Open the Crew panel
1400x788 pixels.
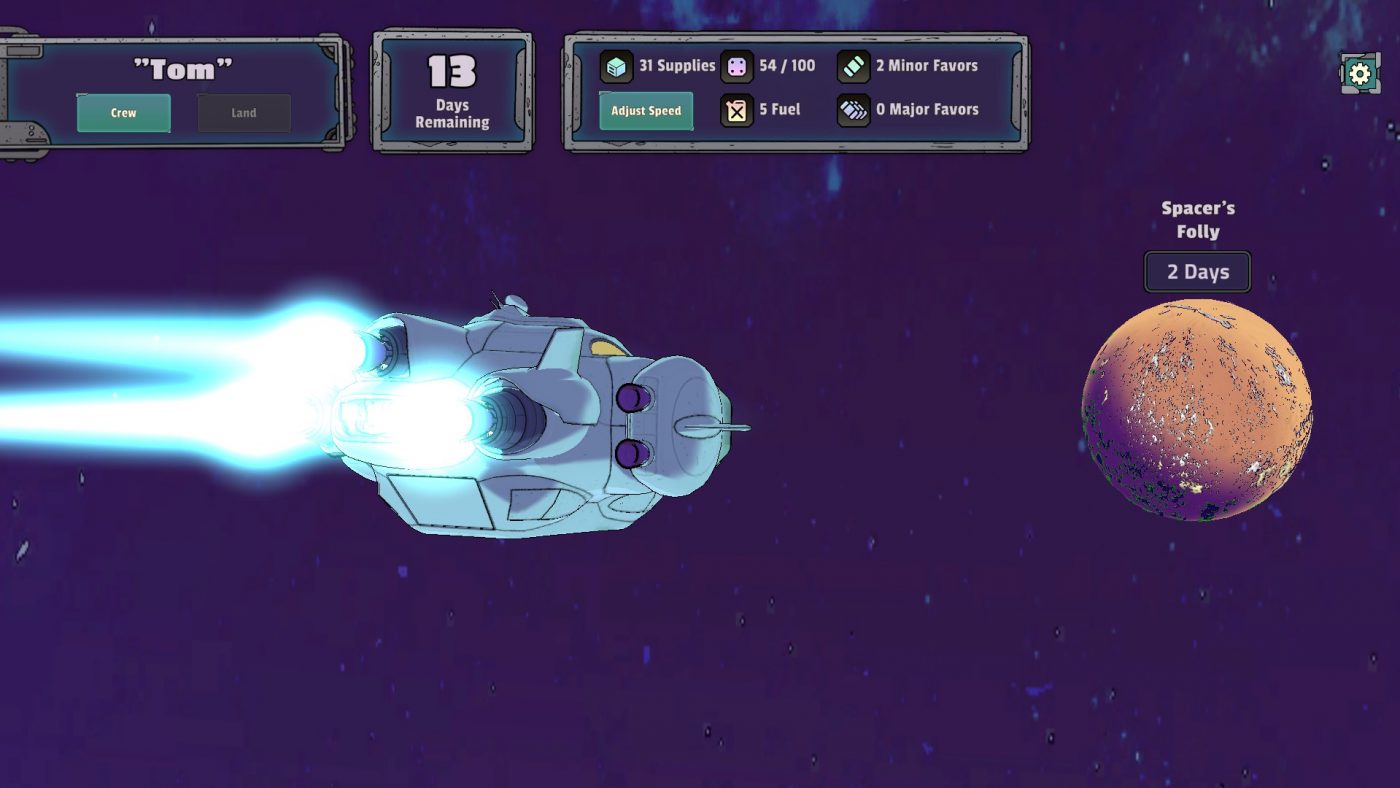point(123,113)
